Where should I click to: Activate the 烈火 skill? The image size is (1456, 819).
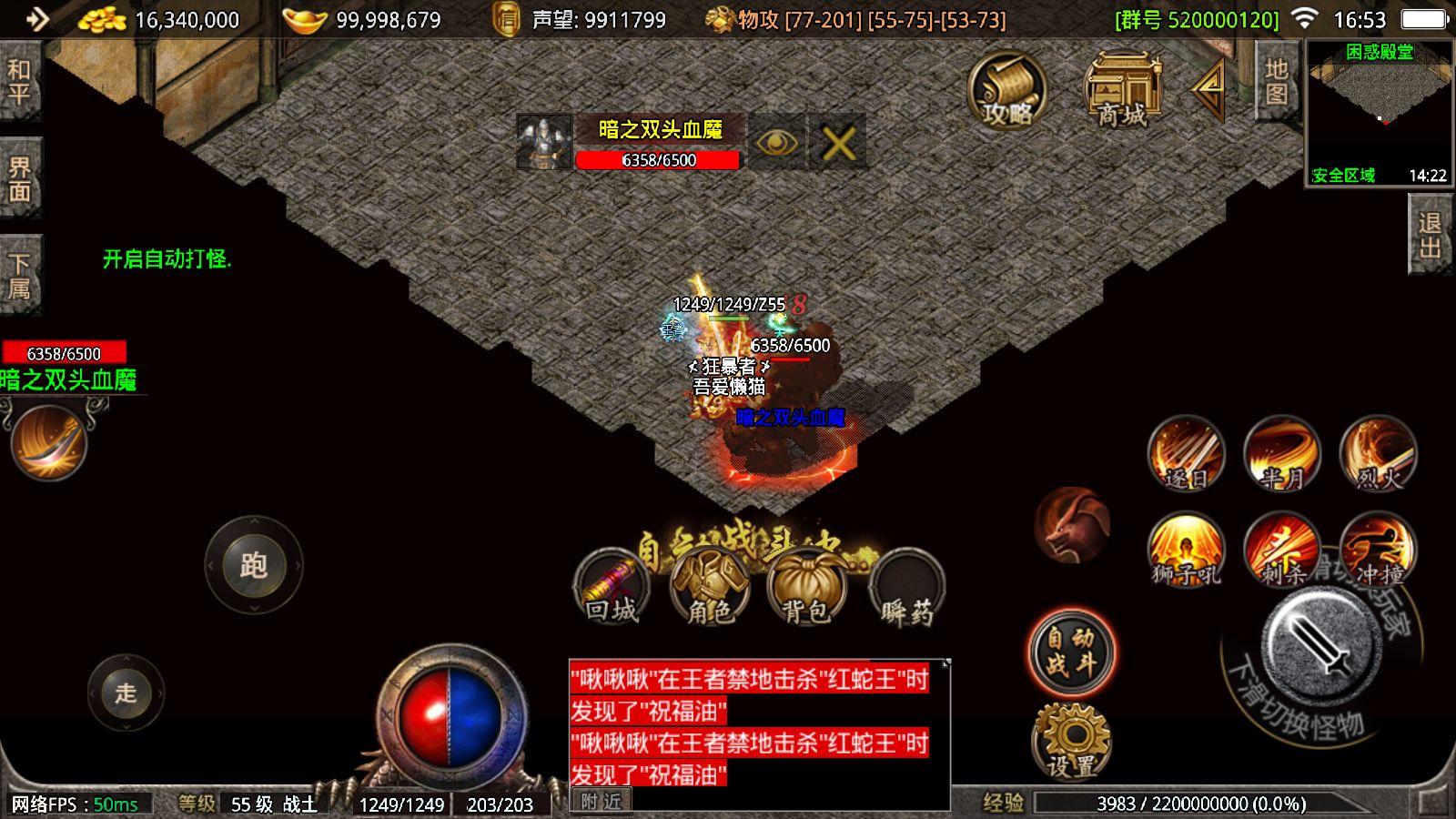[1379, 454]
